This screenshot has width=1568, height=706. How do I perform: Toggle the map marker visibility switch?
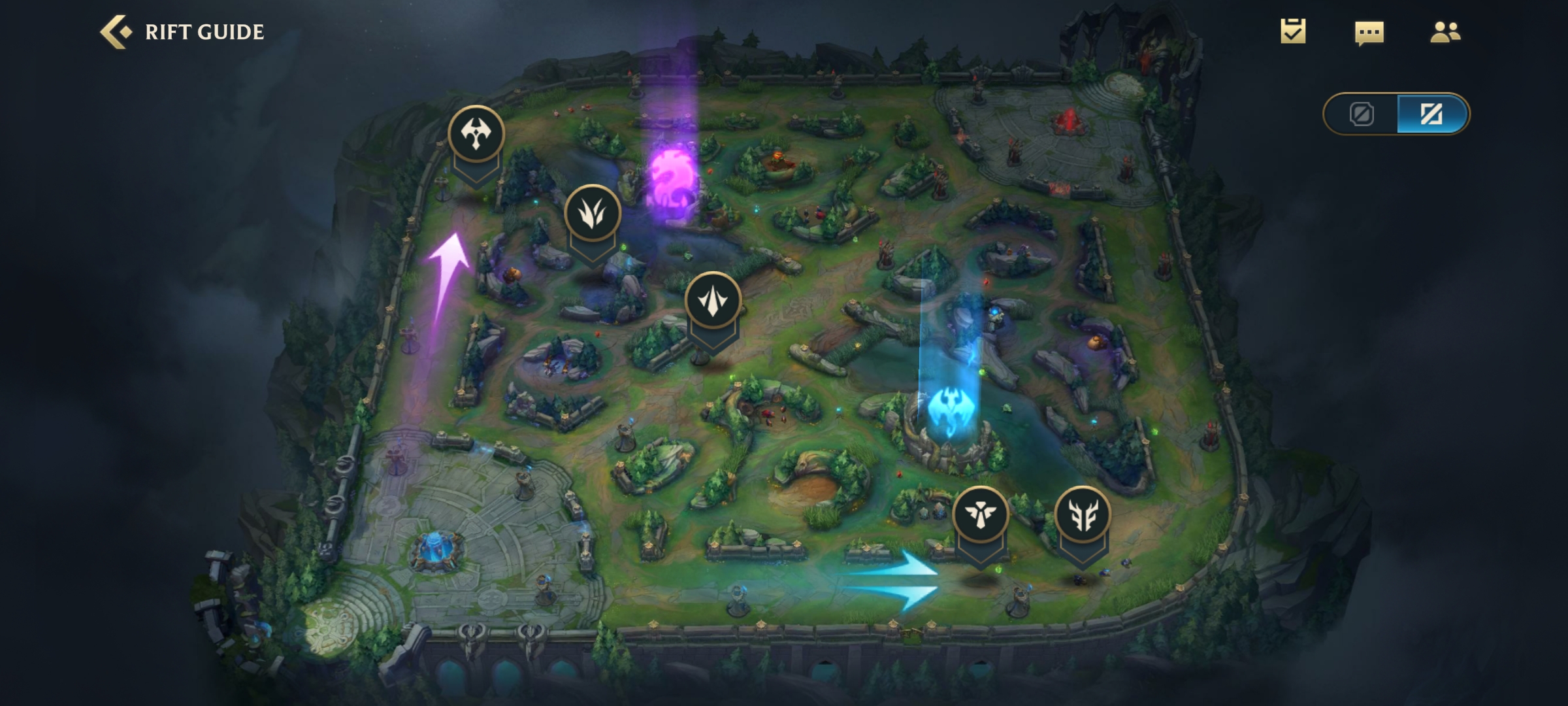coord(1395,114)
